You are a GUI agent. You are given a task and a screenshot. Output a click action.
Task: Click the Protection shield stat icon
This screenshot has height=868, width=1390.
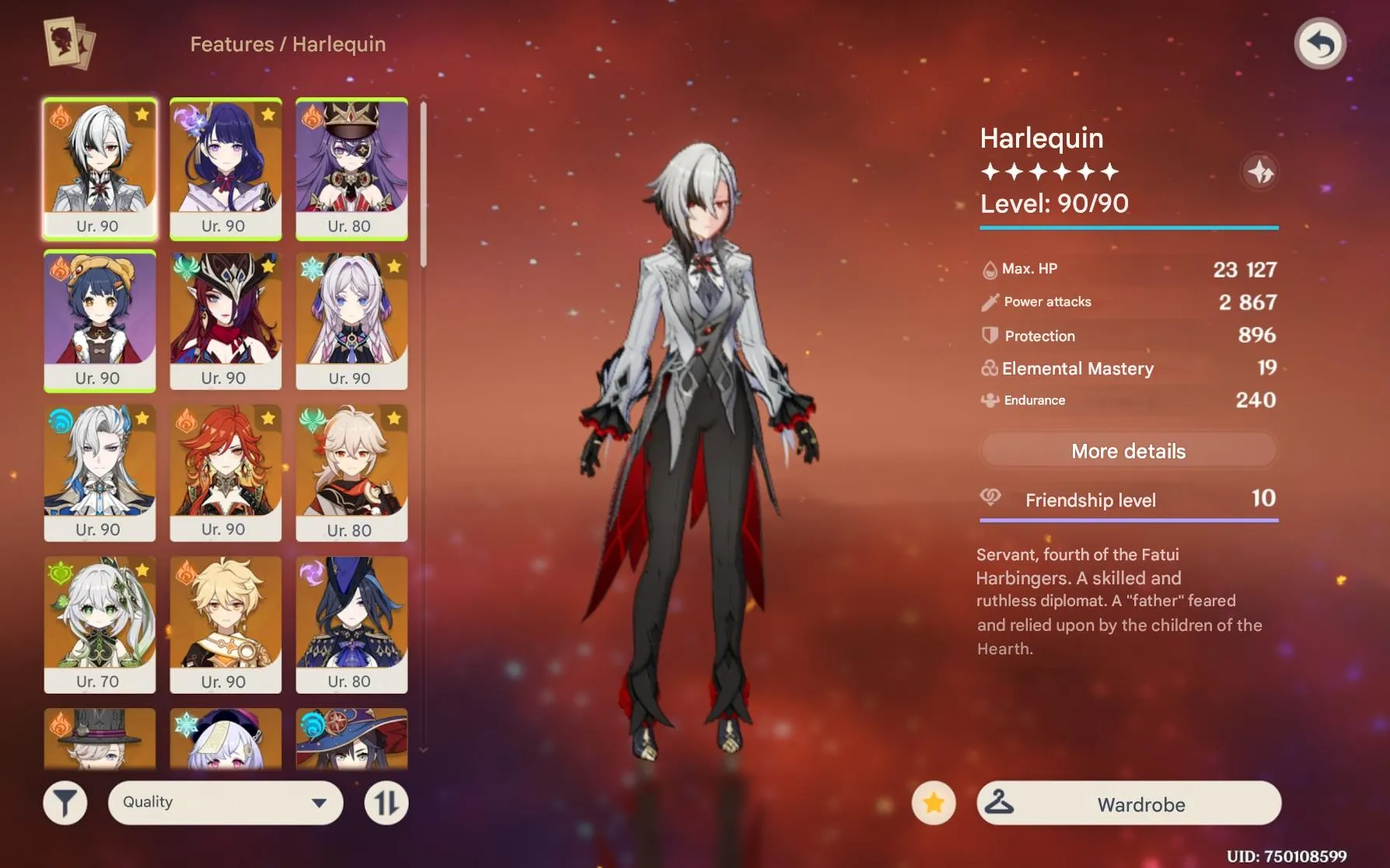point(989,335)
